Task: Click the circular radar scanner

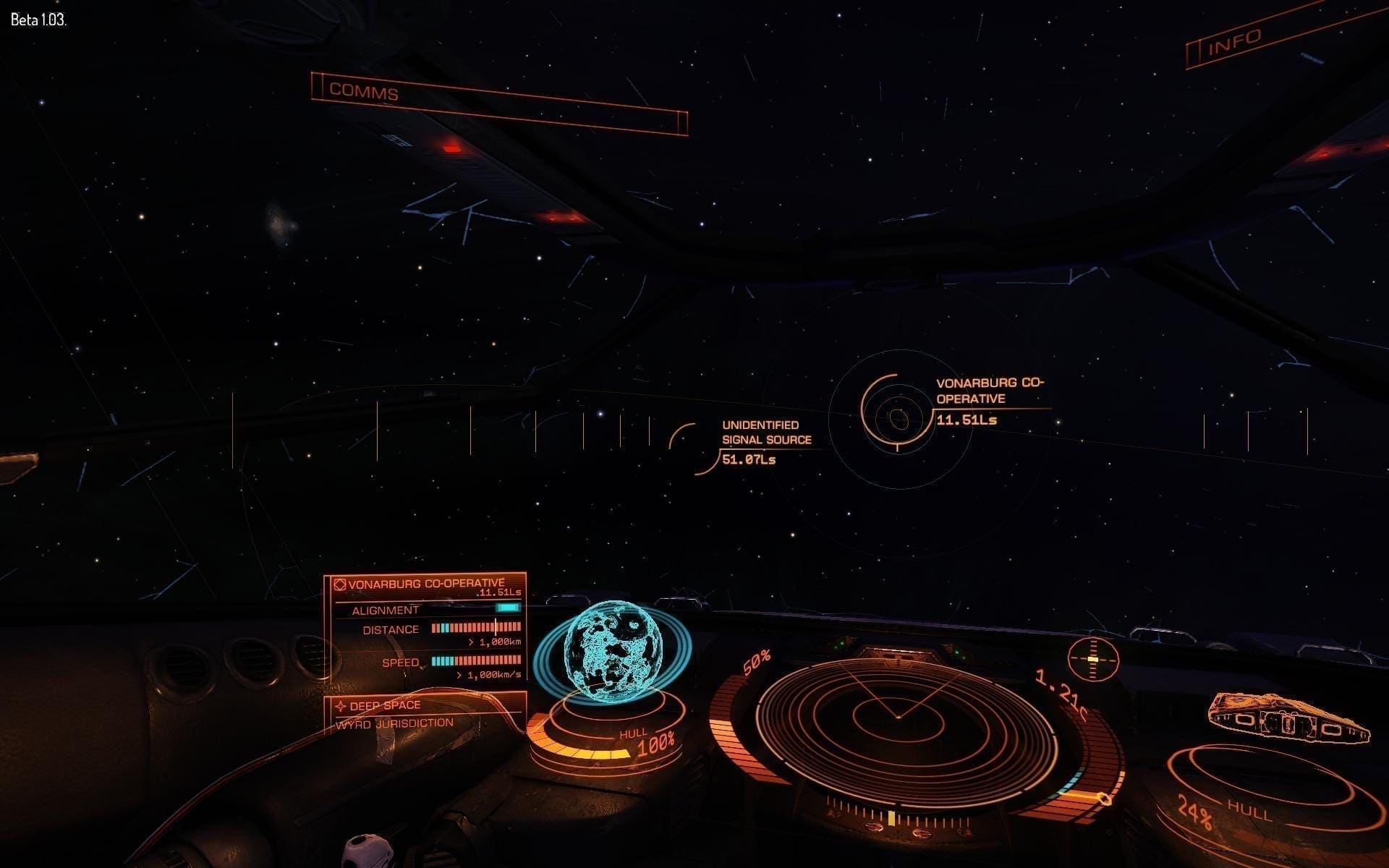Action: 899,718
